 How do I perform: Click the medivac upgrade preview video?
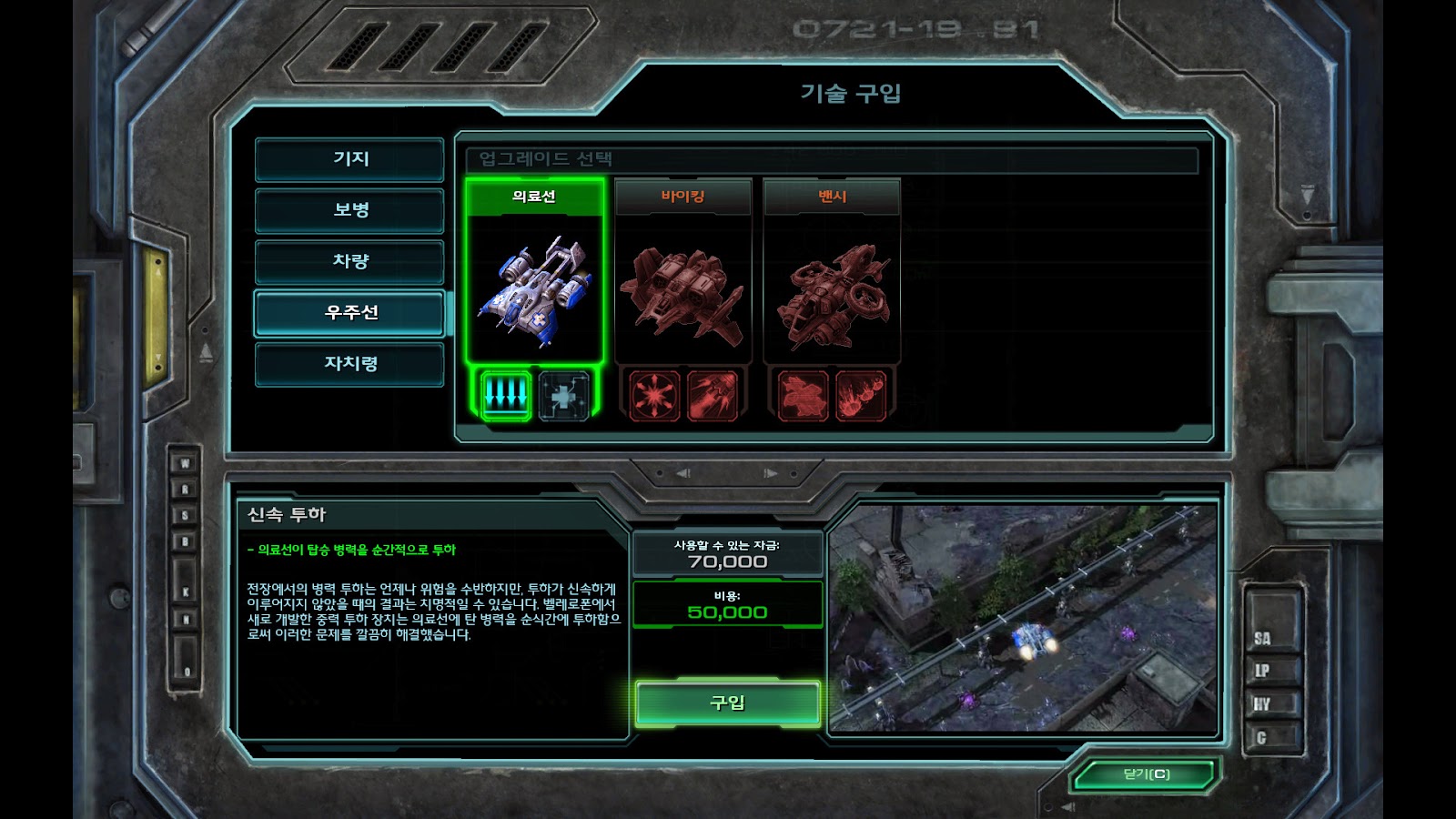[1023, 619]
